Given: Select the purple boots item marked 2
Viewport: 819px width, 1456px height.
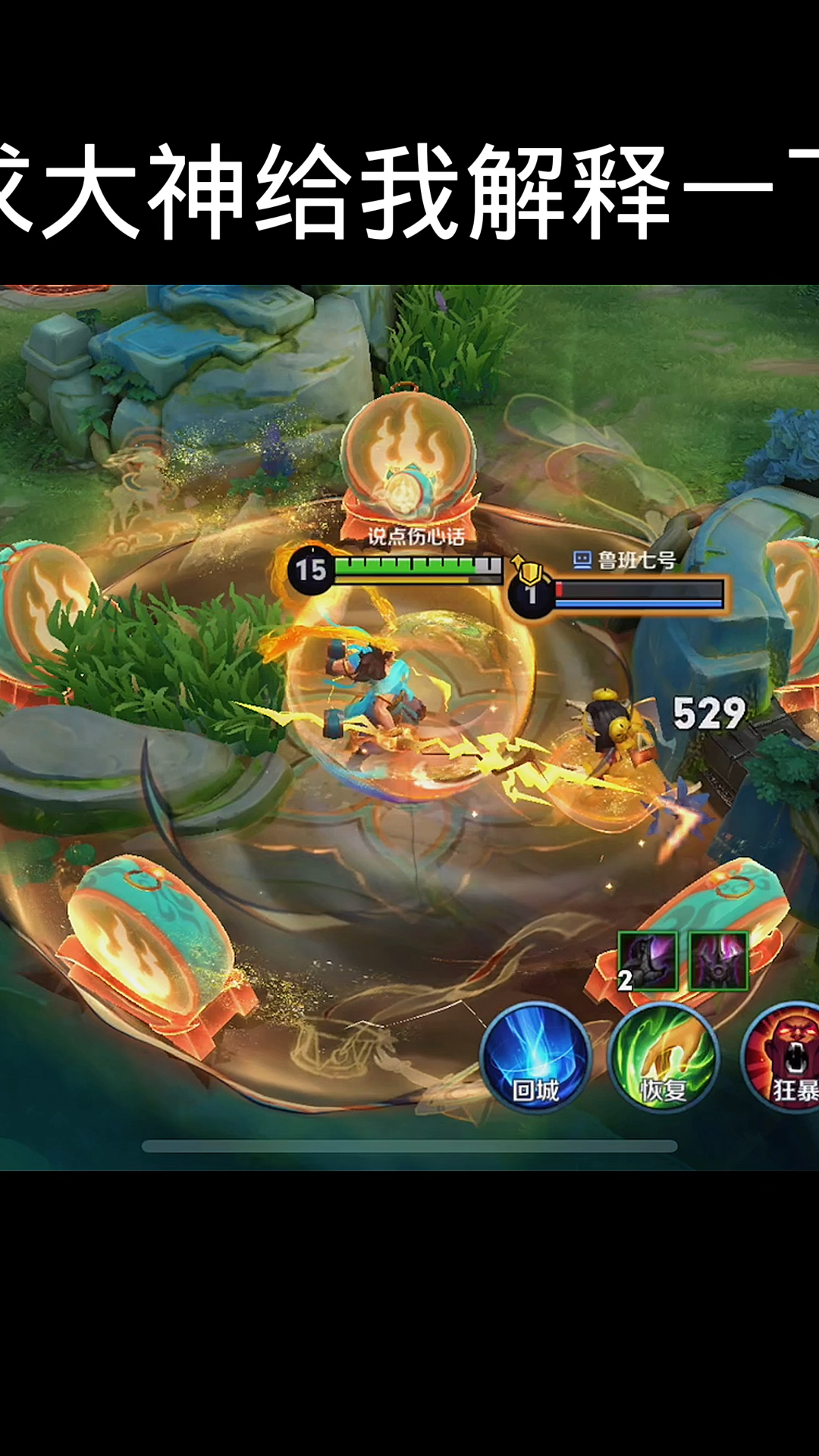Looking at the screenshot, I should point(648,961).
